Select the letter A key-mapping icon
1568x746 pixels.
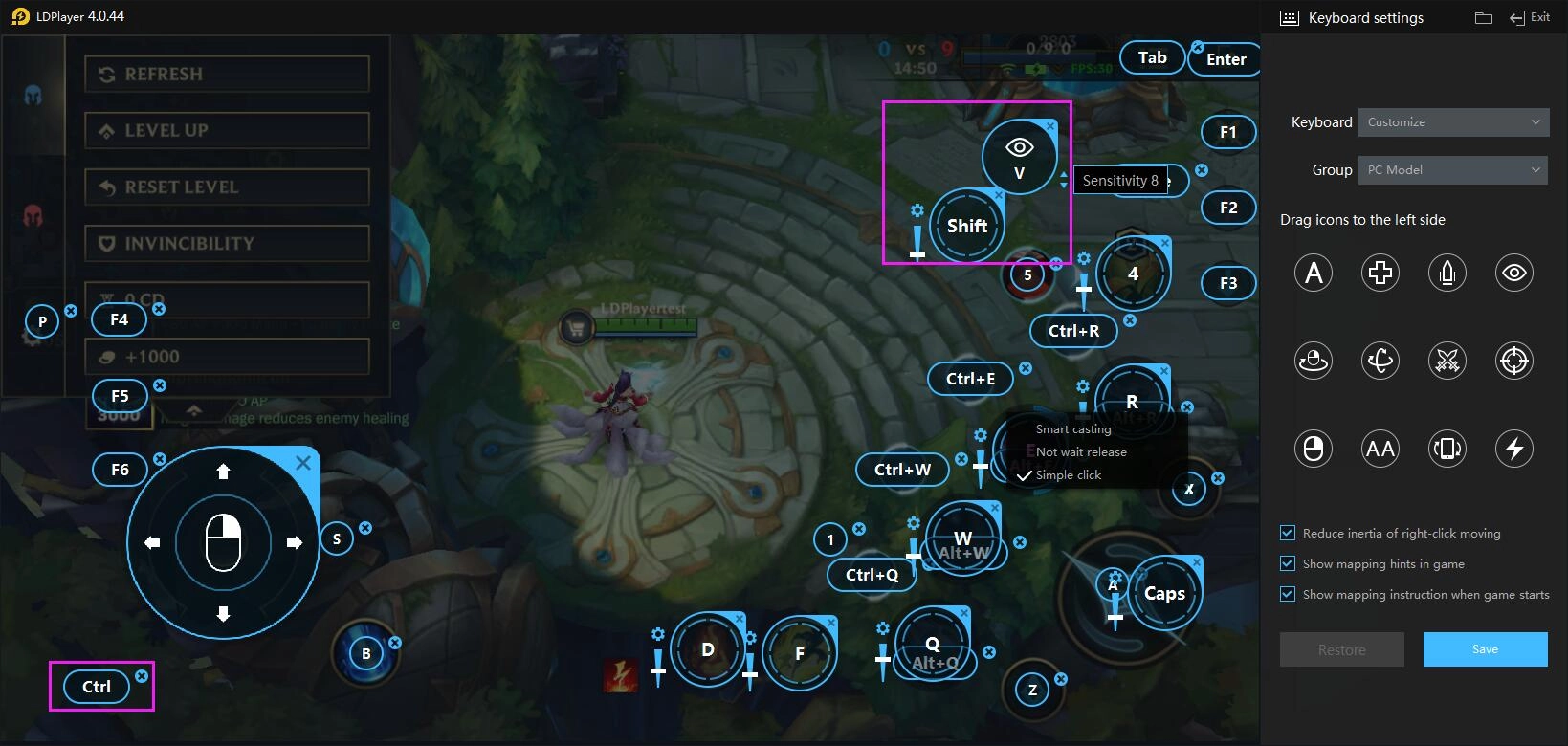1313,273
